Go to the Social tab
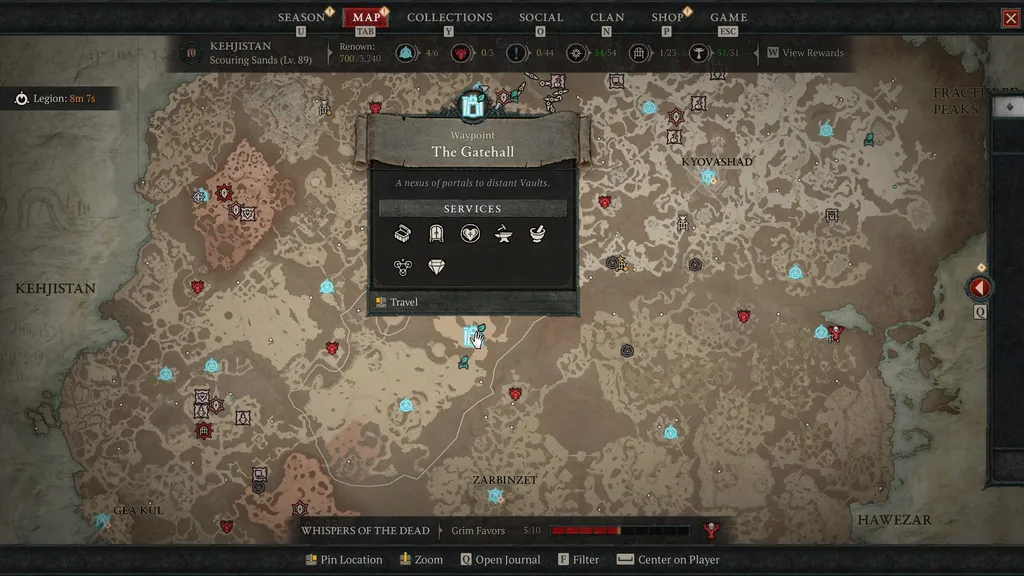The height and width of the screenshot is (576, 1024). point(541,17)
